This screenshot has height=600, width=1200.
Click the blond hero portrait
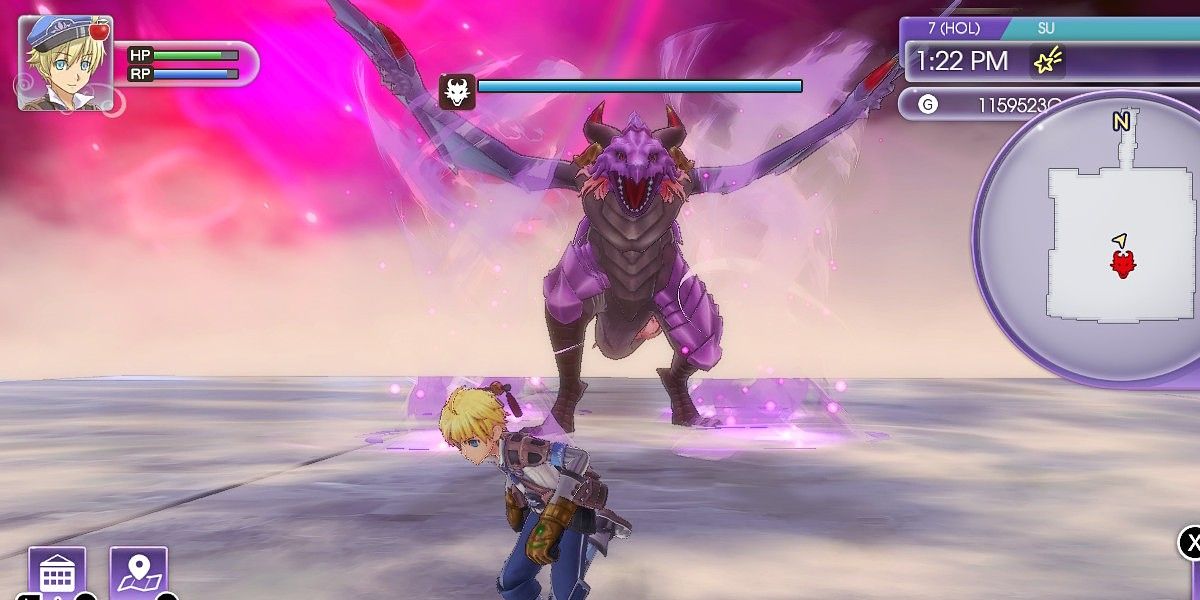pyautogui.click(x=65, y=62)
